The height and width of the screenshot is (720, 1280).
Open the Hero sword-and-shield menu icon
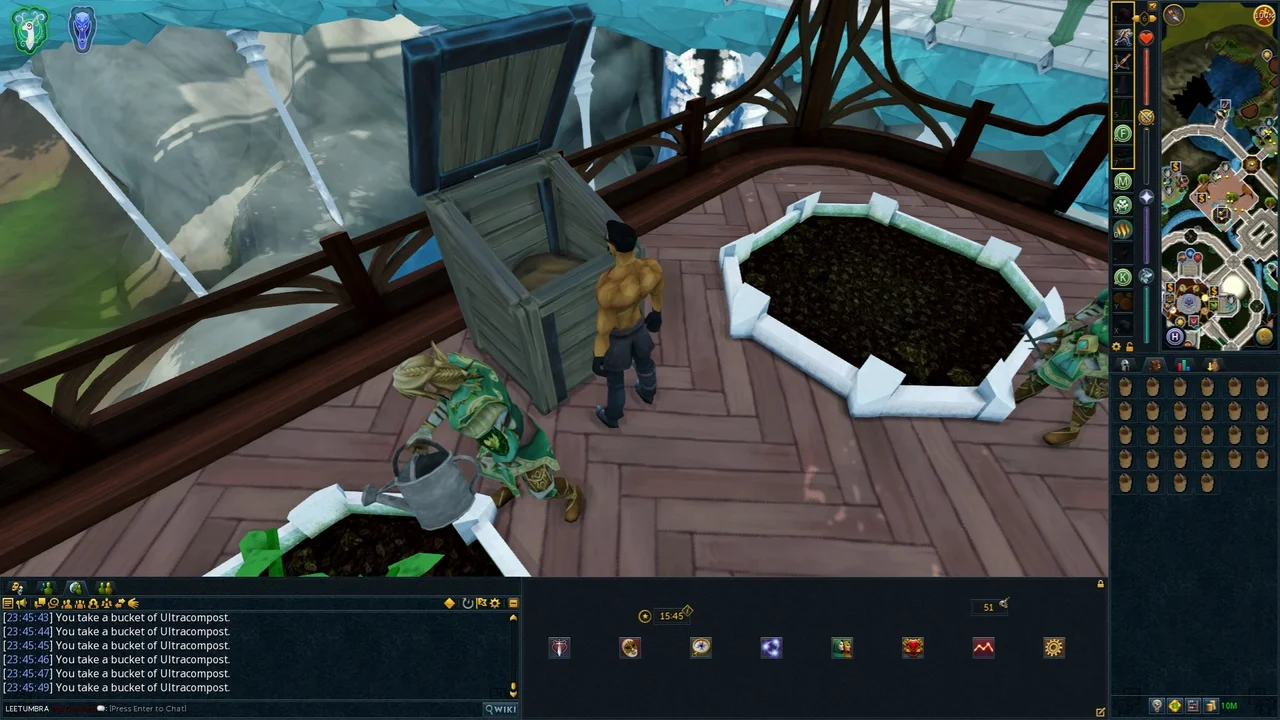tap(559, 648)
